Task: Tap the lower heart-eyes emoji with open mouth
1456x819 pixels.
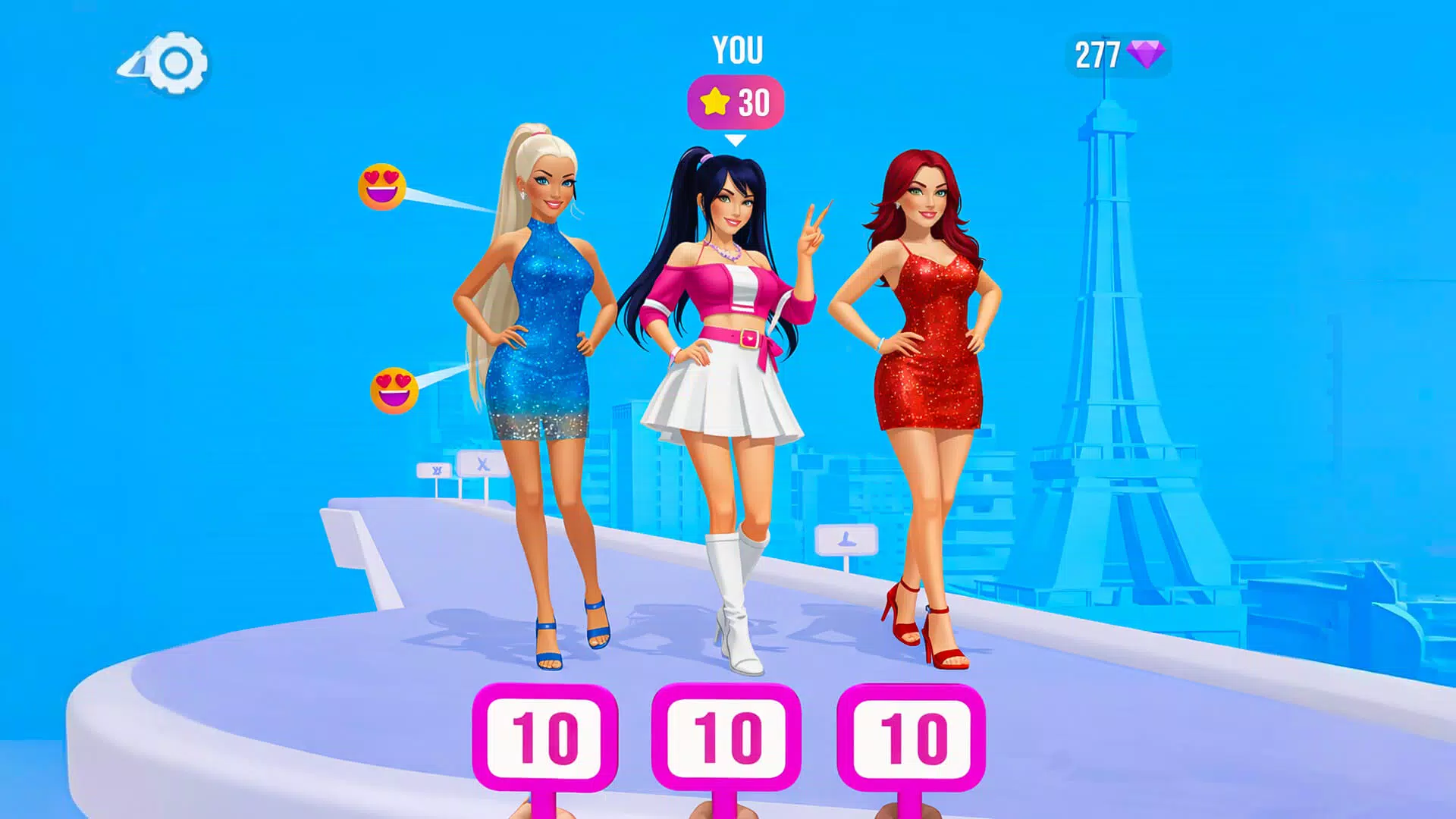Action: pos(393,388)
